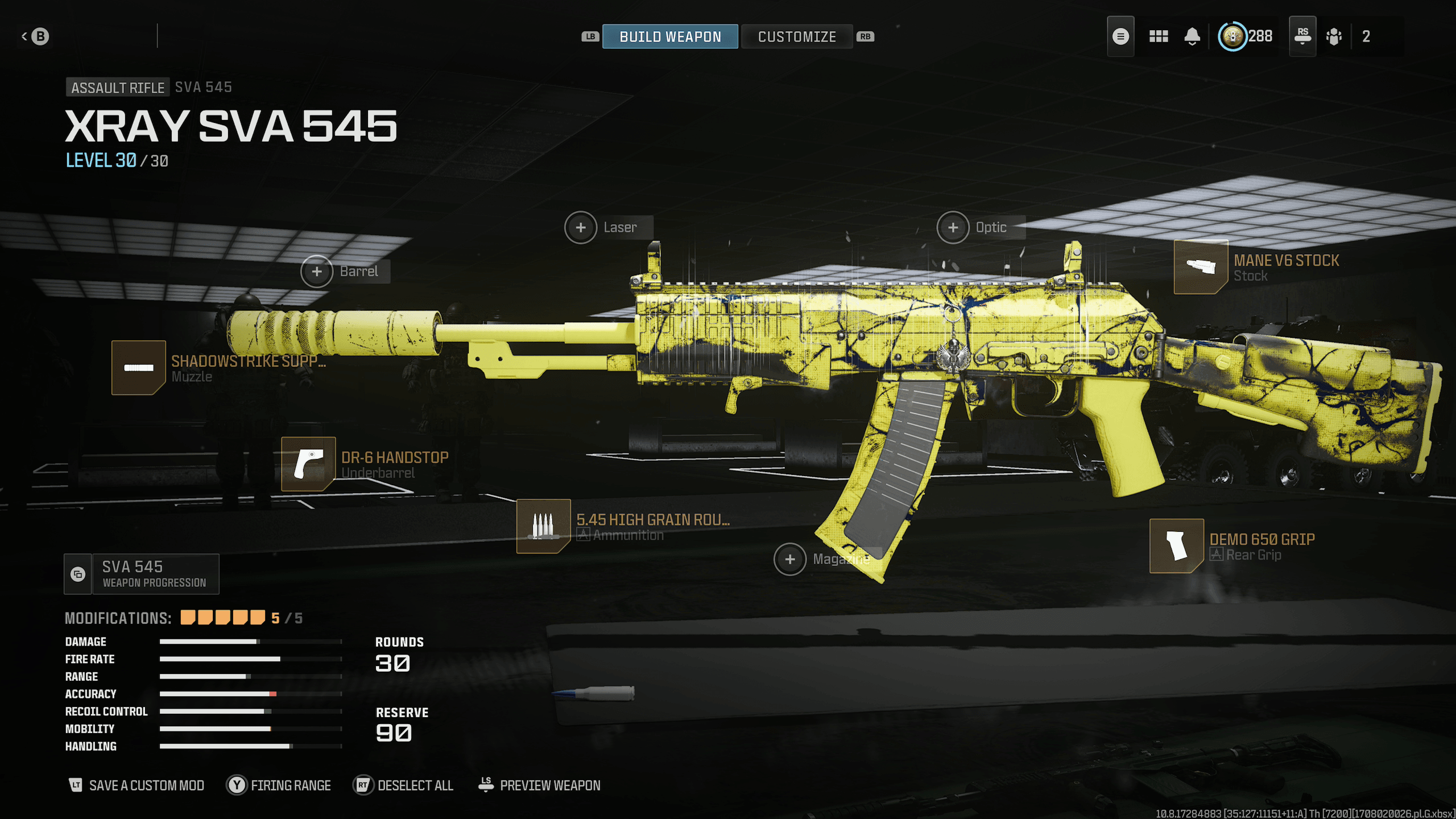Expand the back navigation with B button
Image resolution: width=1456 pixels, height=819 pixels.
pos(35,35)
